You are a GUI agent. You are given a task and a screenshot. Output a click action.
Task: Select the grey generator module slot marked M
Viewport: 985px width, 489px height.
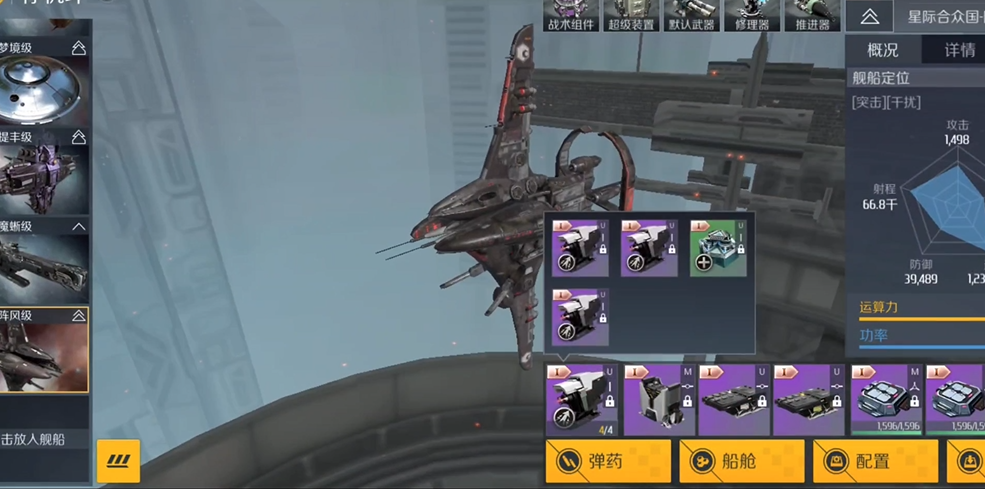pos(659,400)
